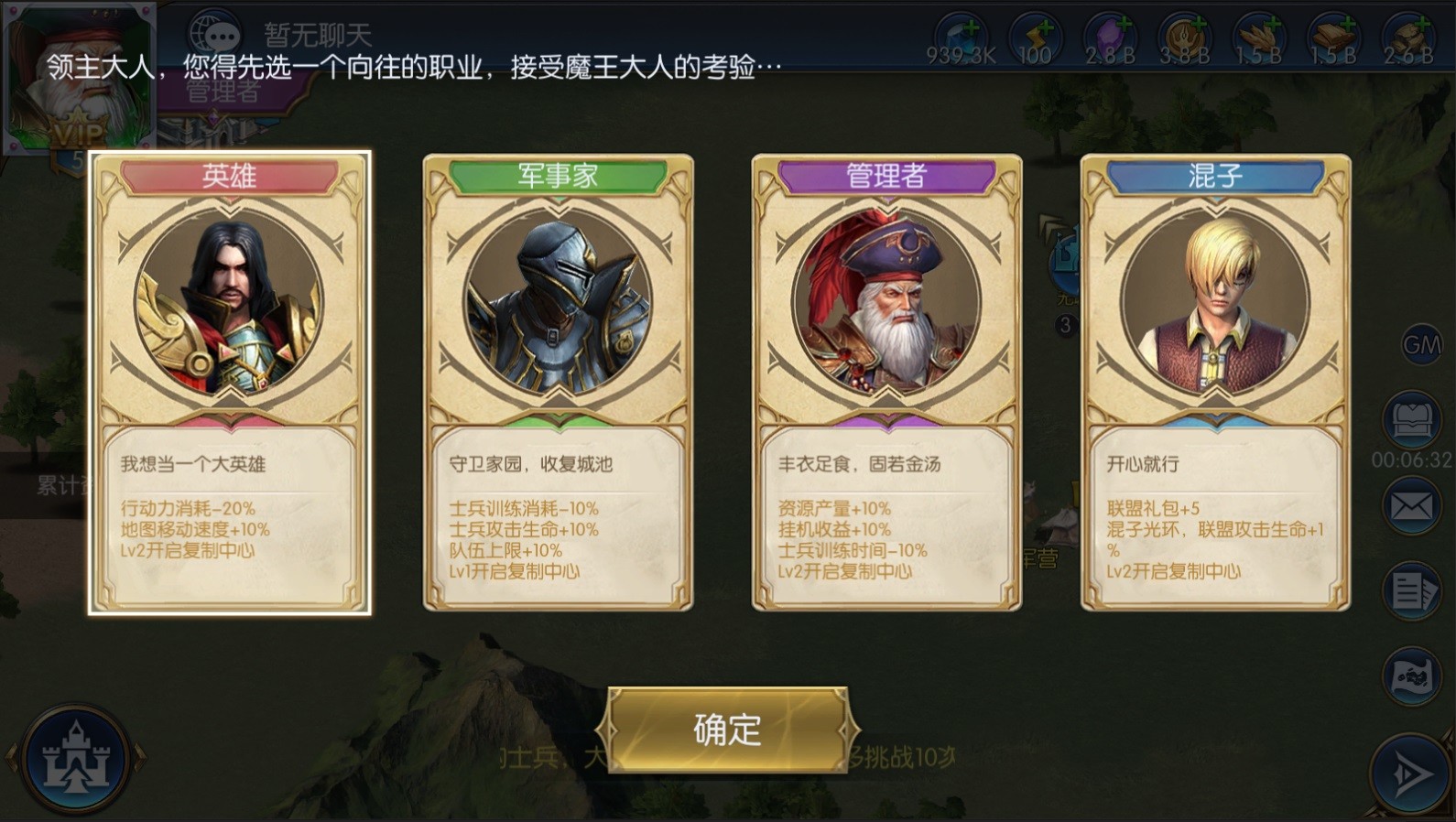Select the 军事家 militarist class card

559,380
